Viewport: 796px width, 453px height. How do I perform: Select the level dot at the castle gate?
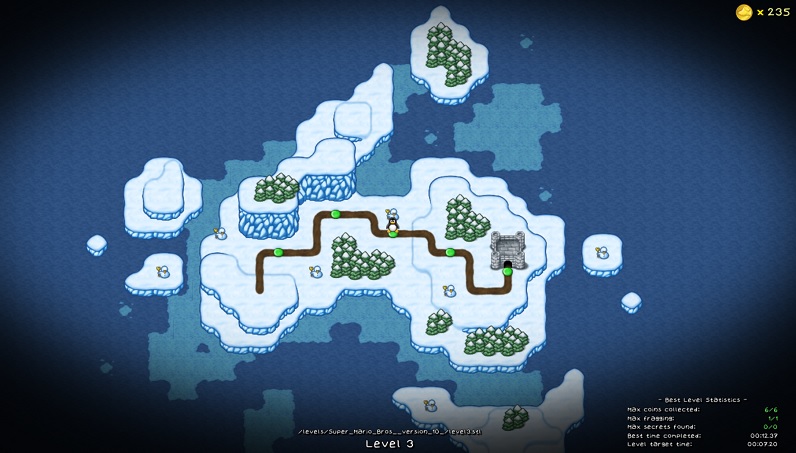tap(508, 271)
